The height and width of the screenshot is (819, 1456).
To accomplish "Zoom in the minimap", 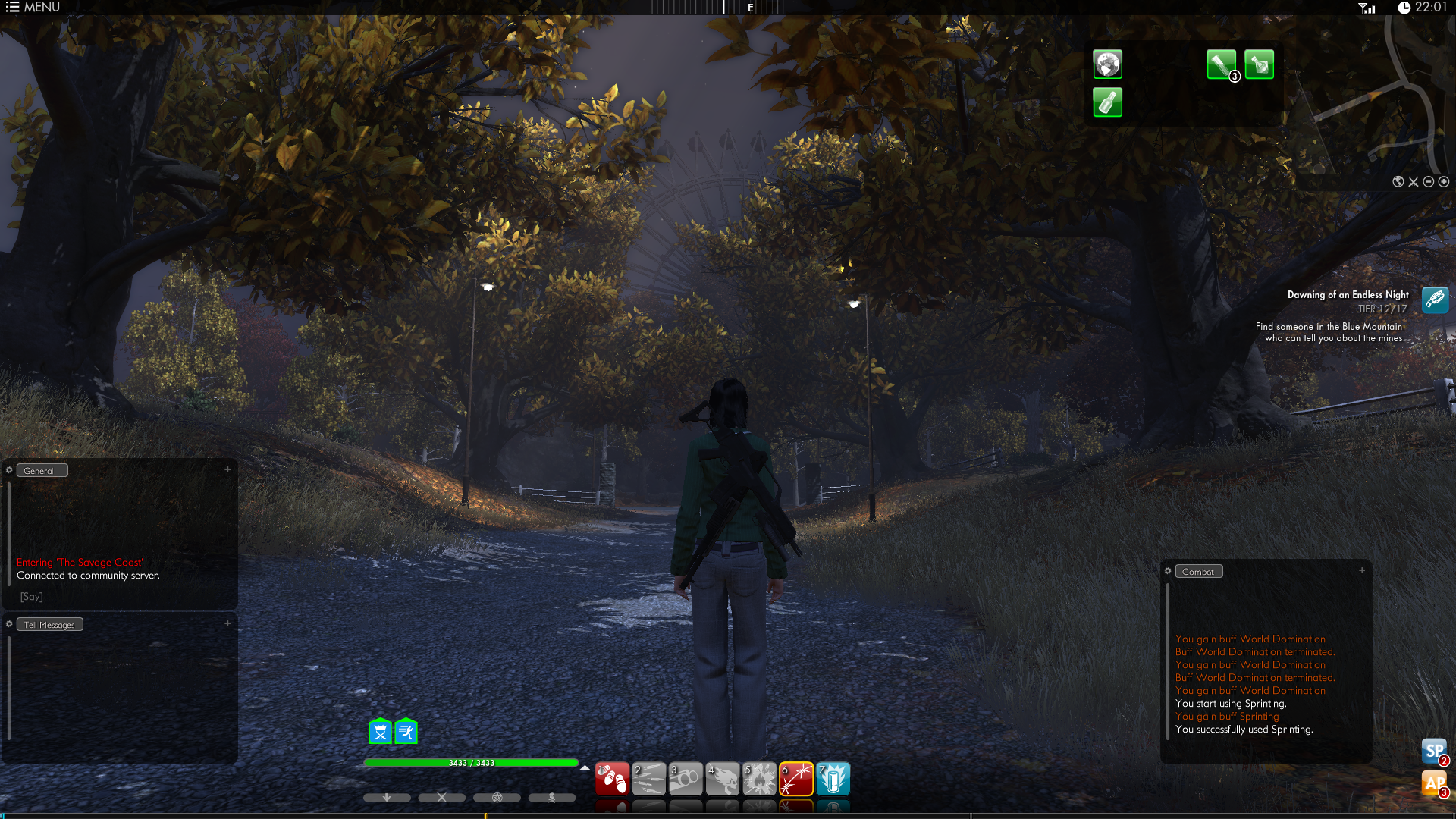I will [1444, 182].
